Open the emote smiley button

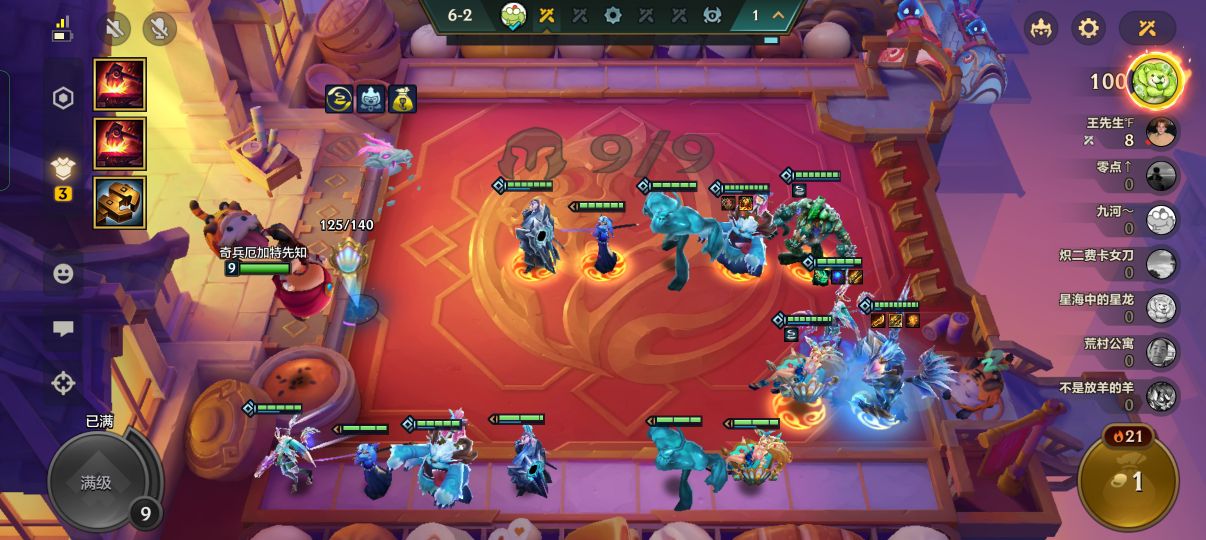63,273
